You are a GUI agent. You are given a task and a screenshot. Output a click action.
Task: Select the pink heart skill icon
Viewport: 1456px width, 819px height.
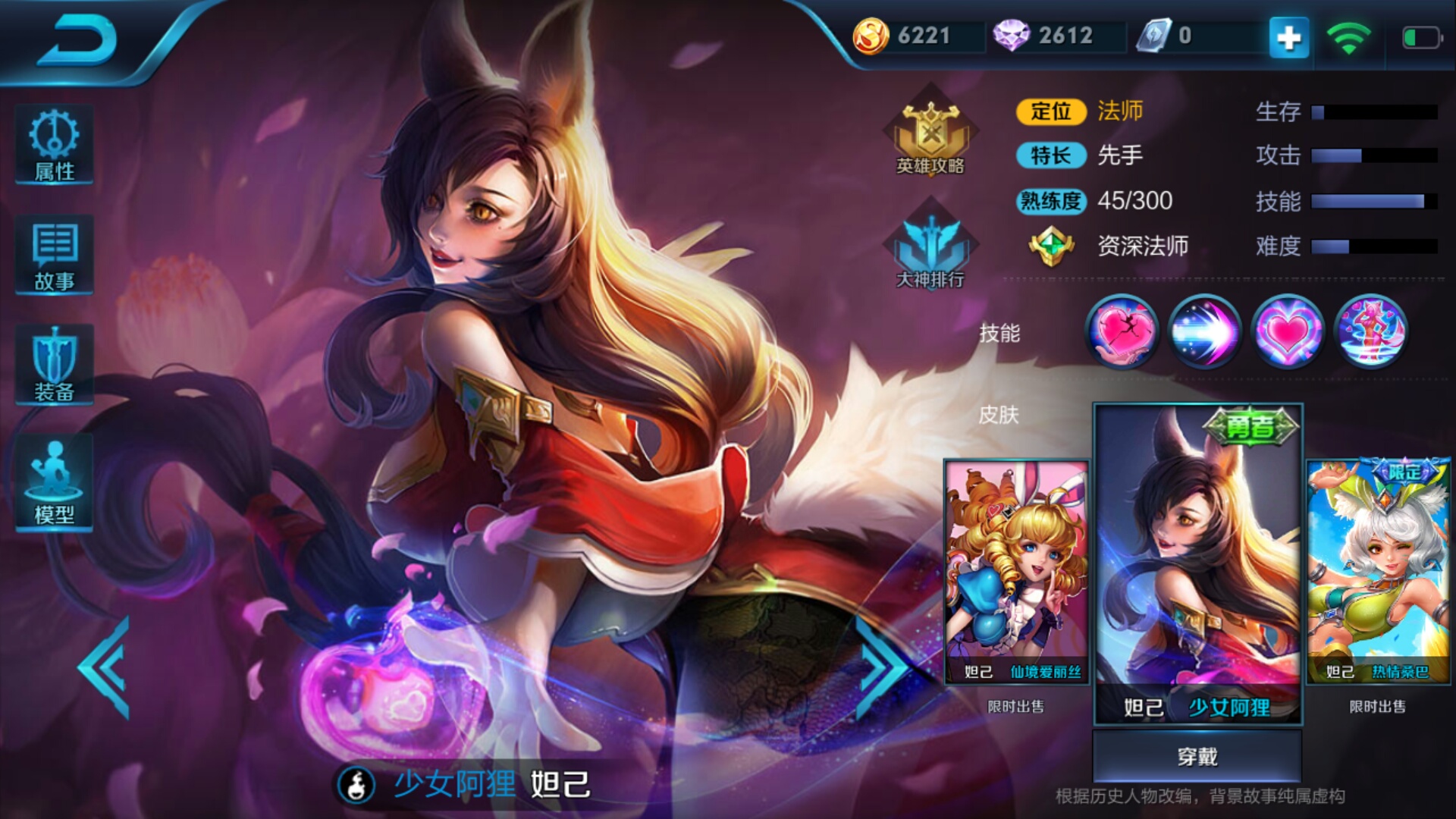[1287, 331]
